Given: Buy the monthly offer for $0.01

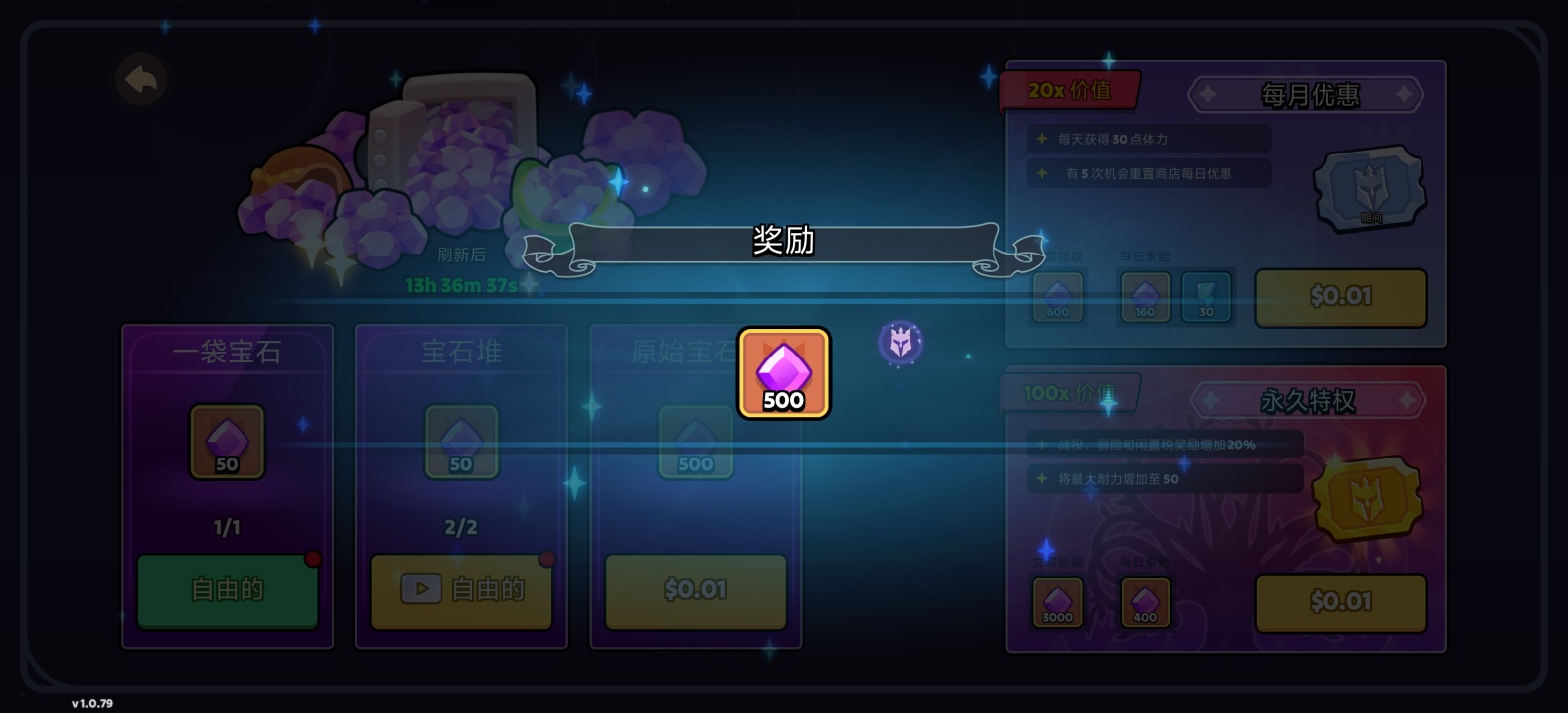Looking at the screenshot, I should click(x=1340, y=297).
